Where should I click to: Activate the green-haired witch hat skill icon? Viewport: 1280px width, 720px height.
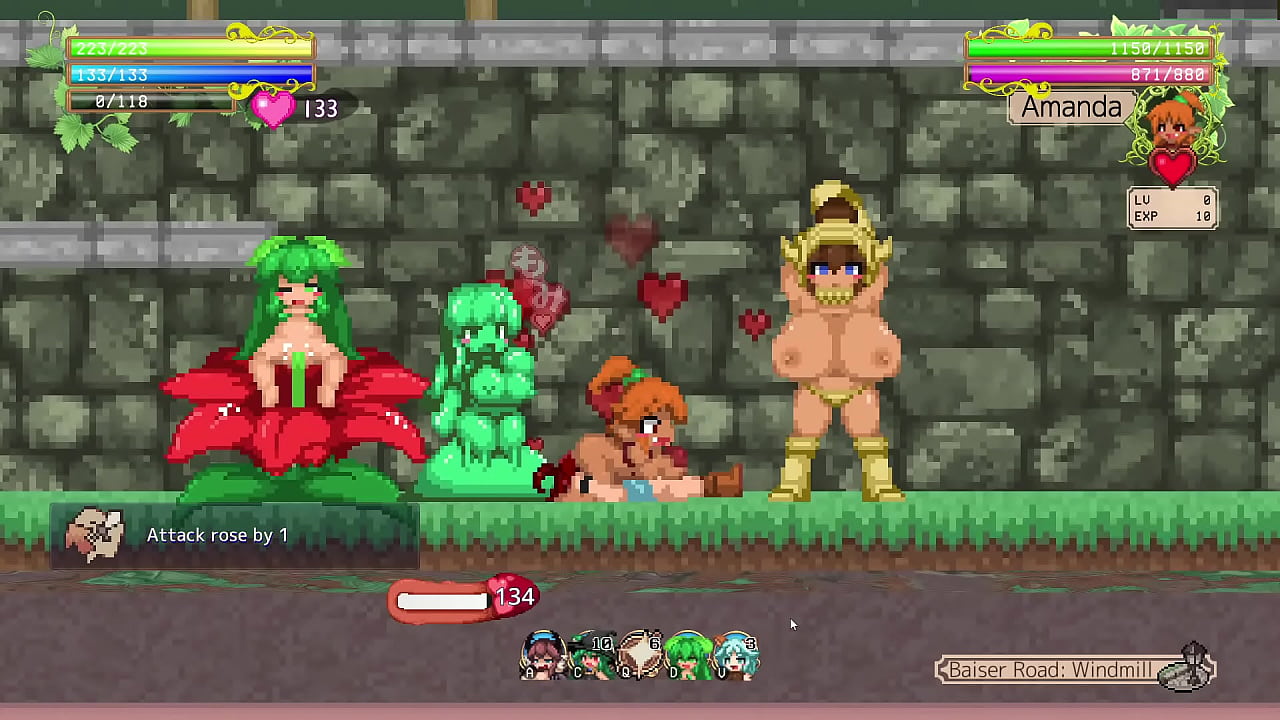point(592,655)
